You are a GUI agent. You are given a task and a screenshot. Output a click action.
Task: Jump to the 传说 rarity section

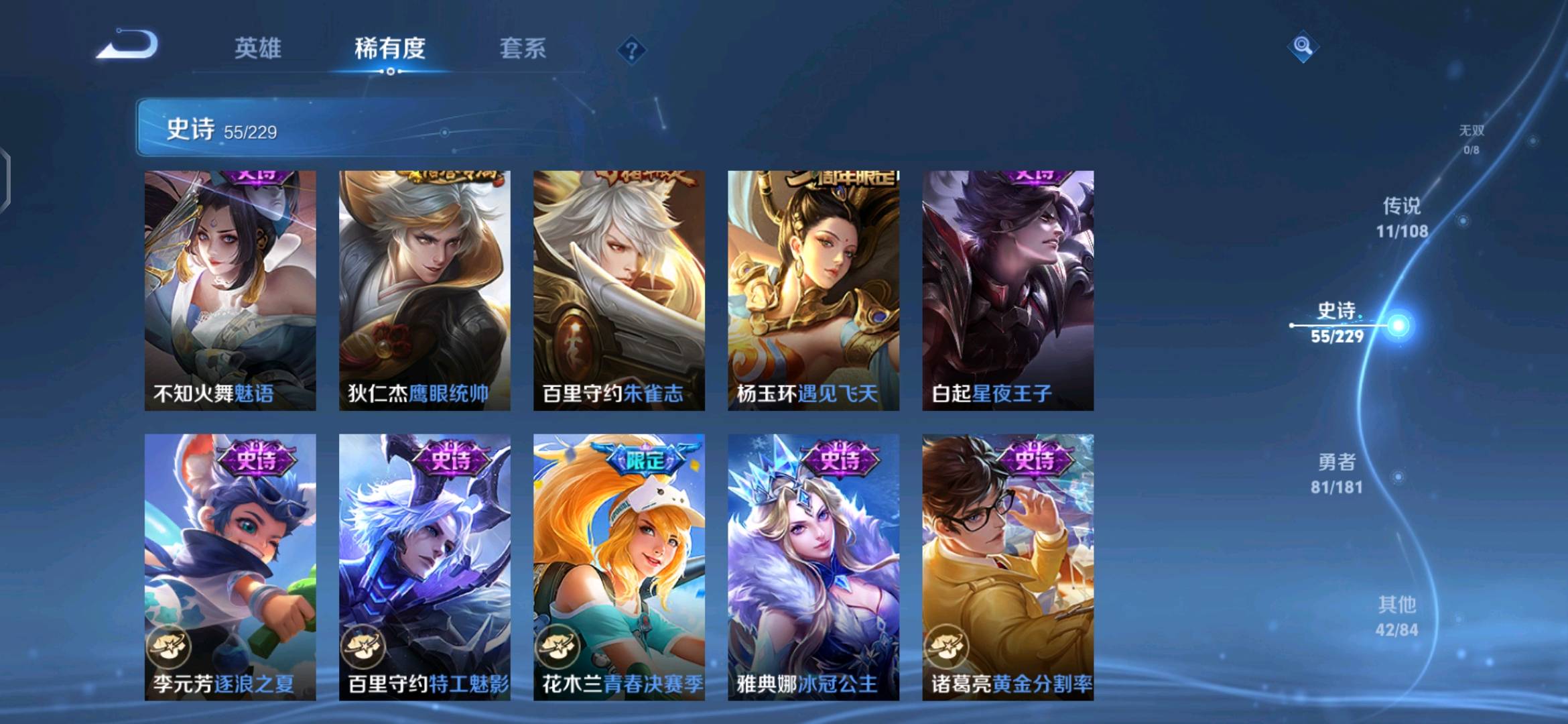tap(1402, 217)
